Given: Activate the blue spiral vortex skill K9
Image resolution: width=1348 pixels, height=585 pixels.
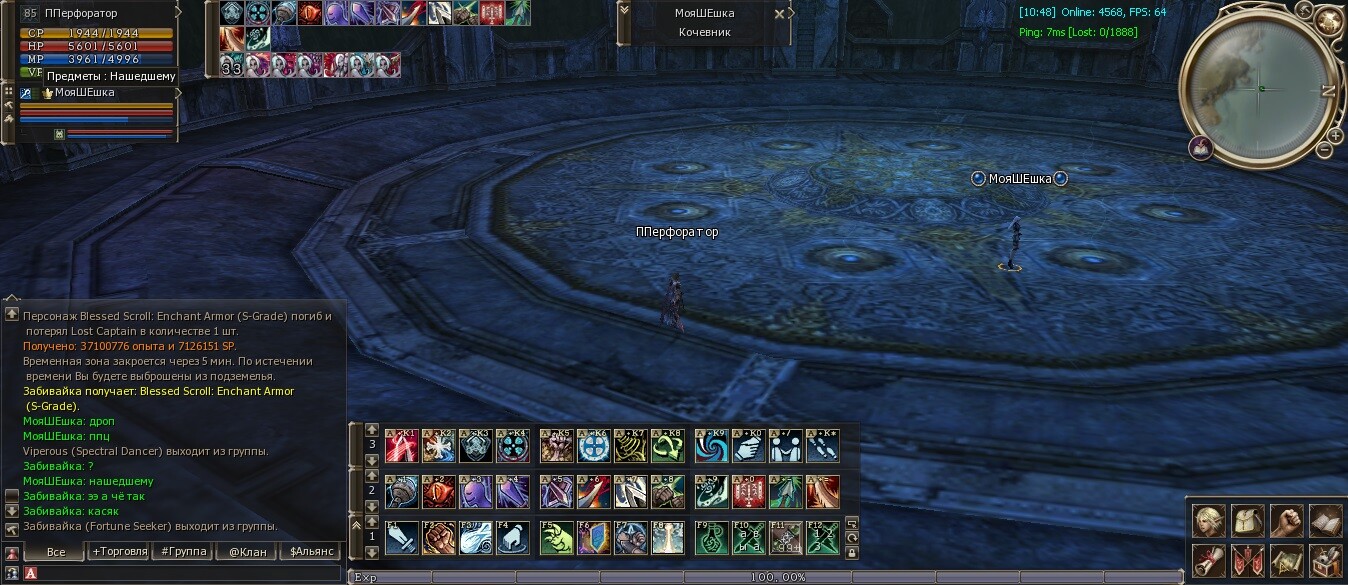Looking at the screenshot, I should click(x=711, y=446).
